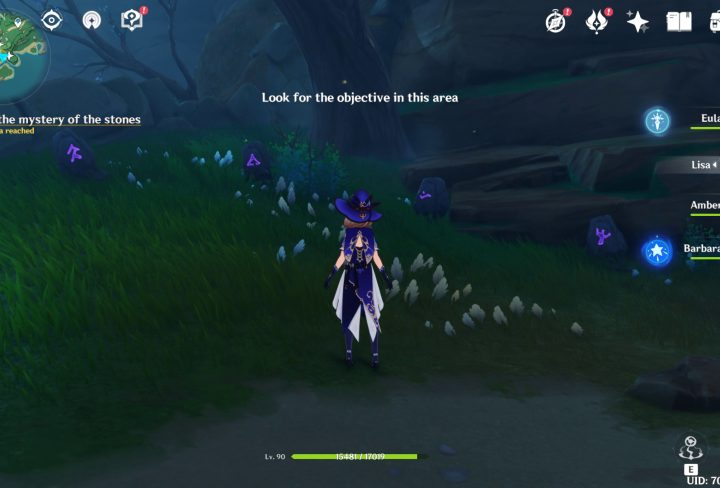Switch to party member Barbara

[702, 249]
